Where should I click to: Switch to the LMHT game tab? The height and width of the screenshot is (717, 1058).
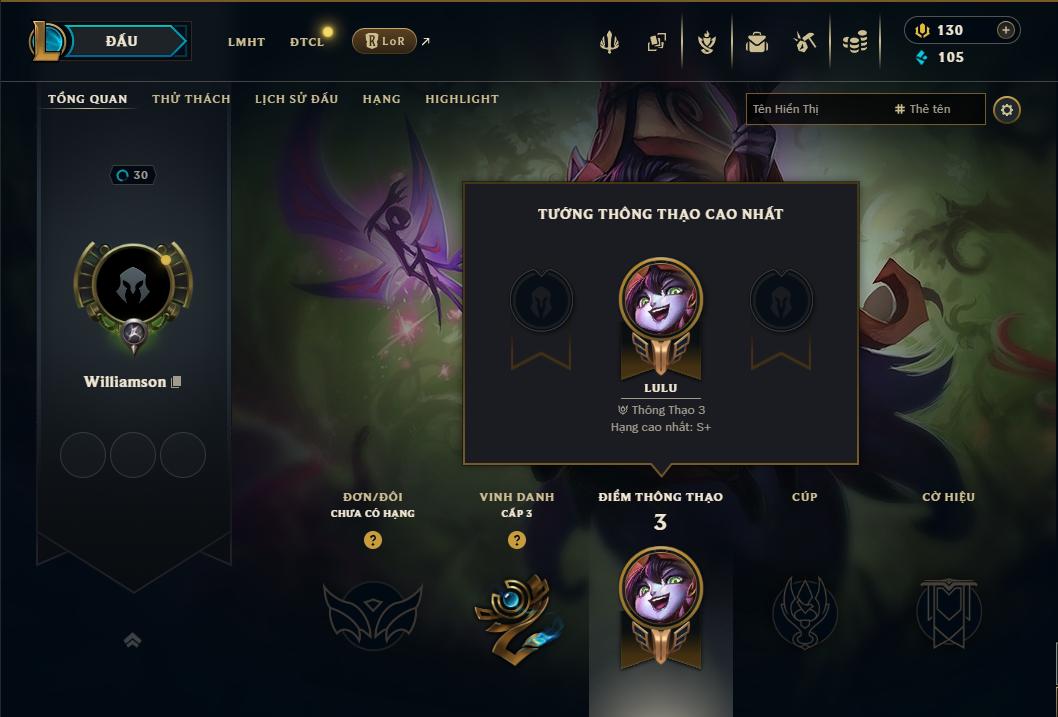tap(246, 42)
